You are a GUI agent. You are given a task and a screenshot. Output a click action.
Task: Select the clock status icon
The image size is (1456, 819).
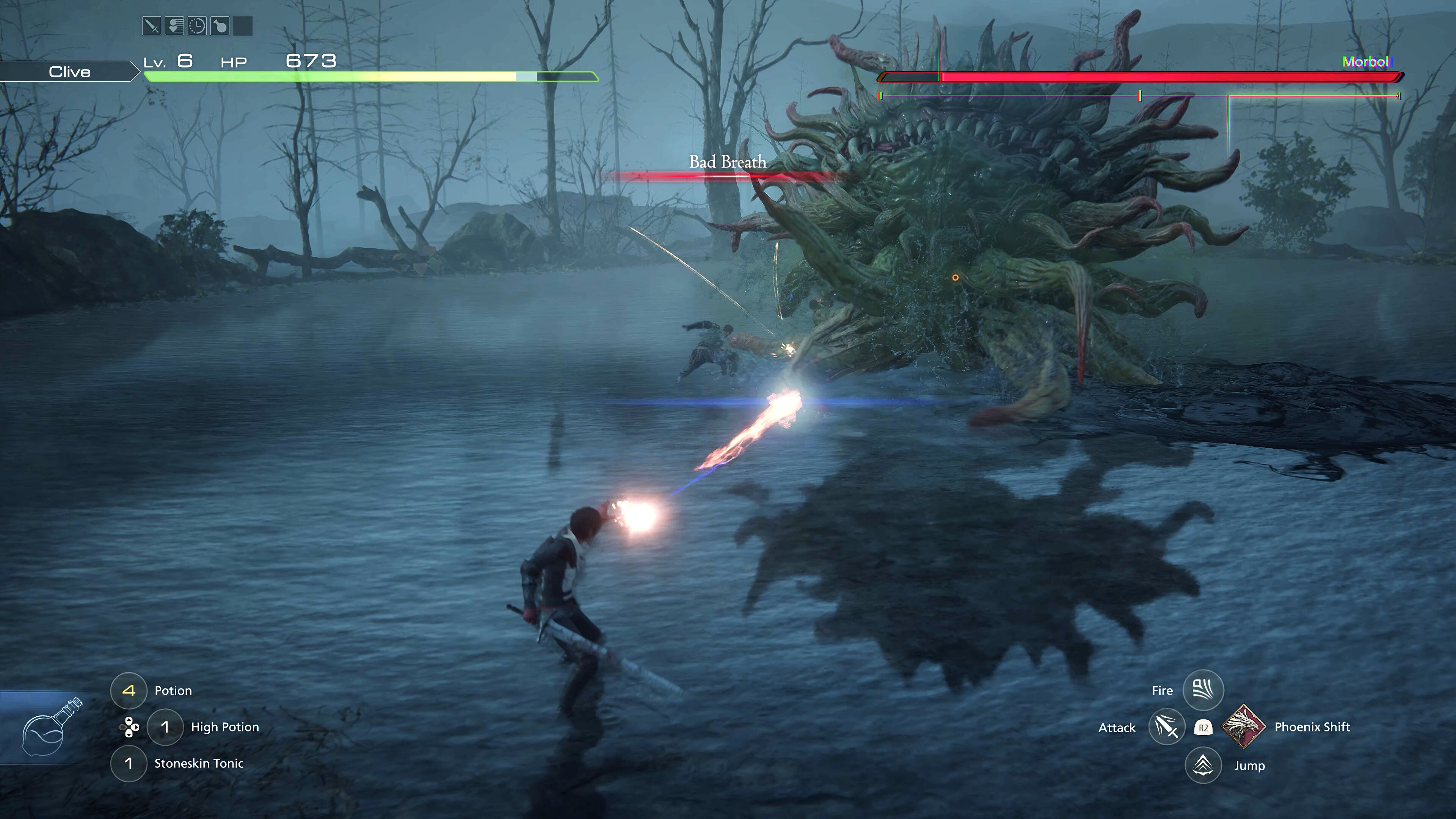[x=197, y=26]
